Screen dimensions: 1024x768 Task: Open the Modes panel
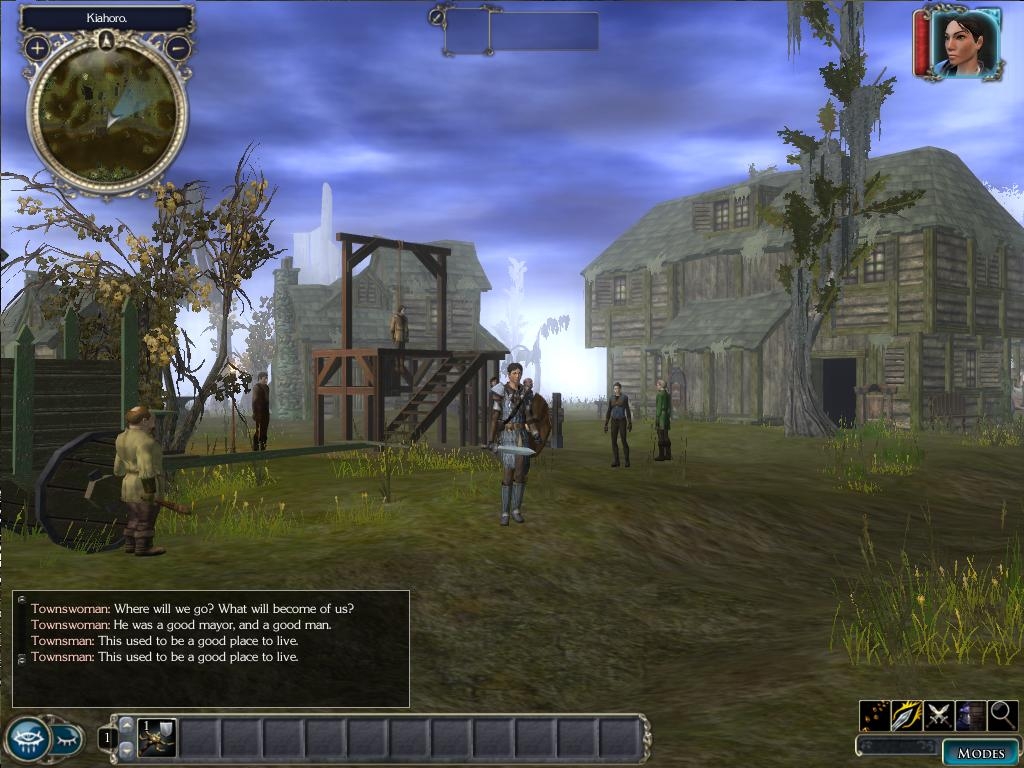click(x=980, y=752)
